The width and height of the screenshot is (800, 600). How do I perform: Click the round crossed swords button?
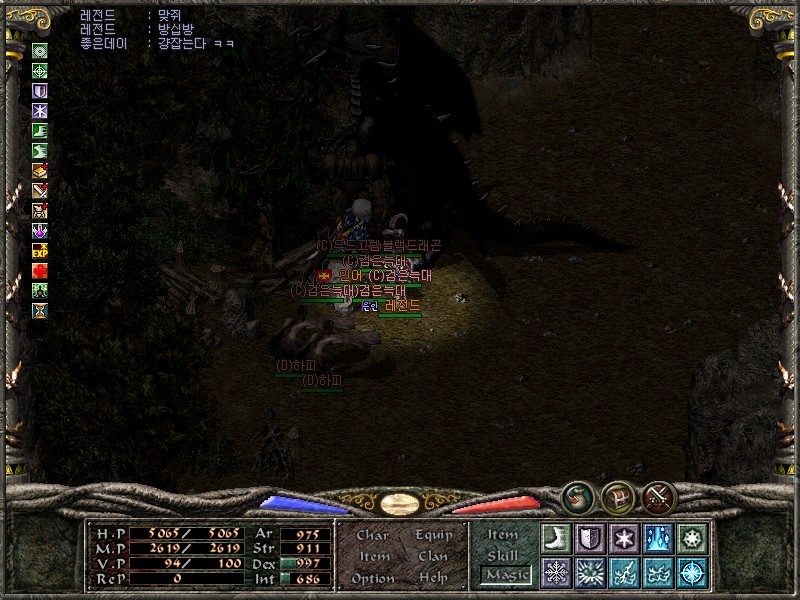(x=659, y=496)
